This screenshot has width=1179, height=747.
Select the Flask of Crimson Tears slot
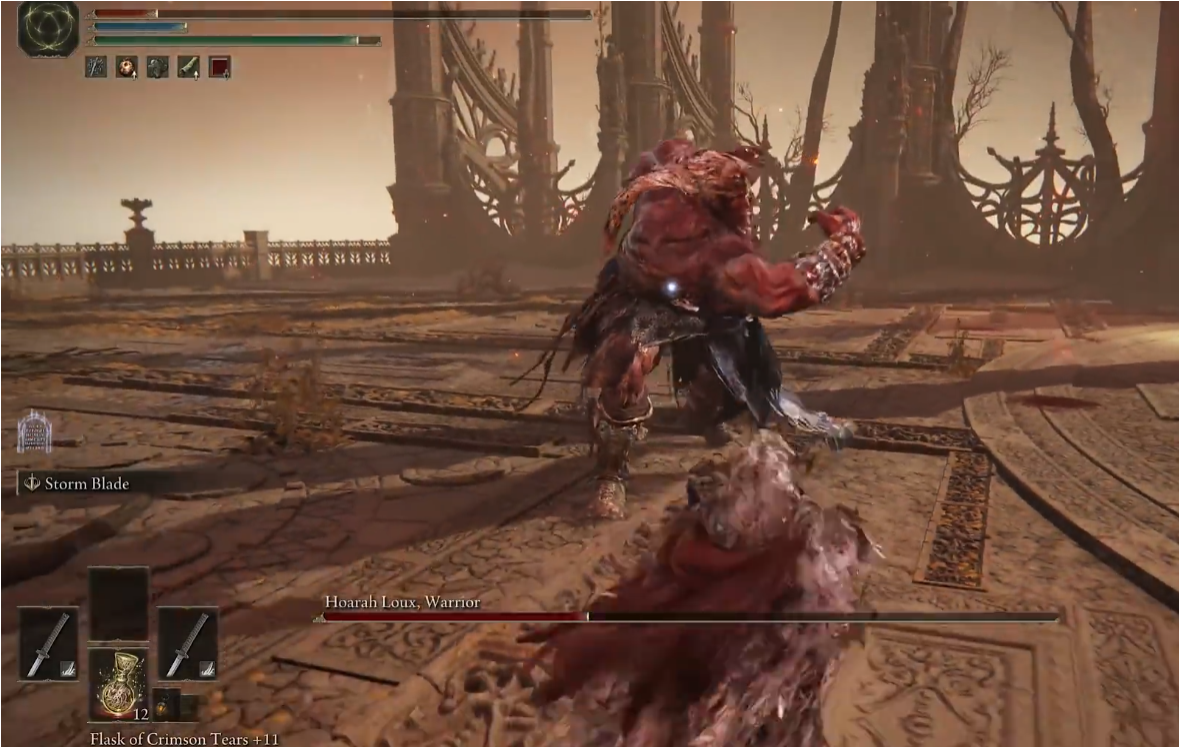pyautogui.click(x=118, y=682)
